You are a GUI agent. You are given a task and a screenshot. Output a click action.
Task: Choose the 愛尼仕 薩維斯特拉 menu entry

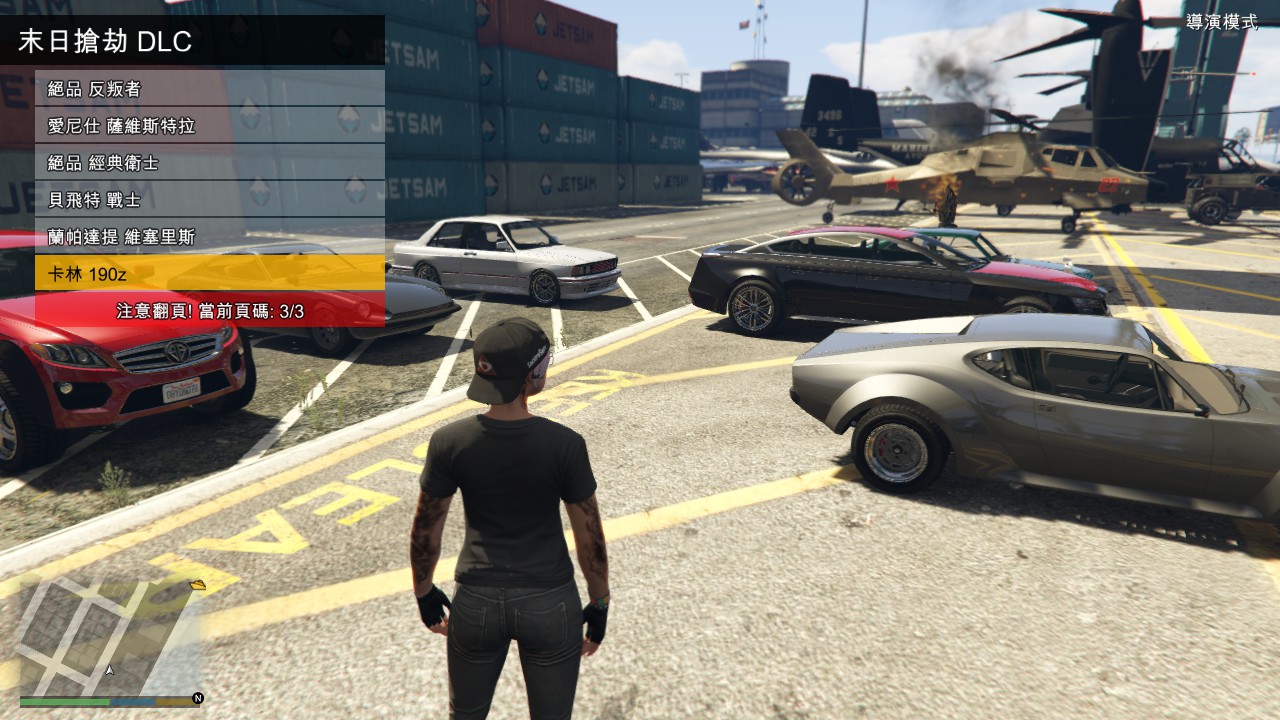210,126
